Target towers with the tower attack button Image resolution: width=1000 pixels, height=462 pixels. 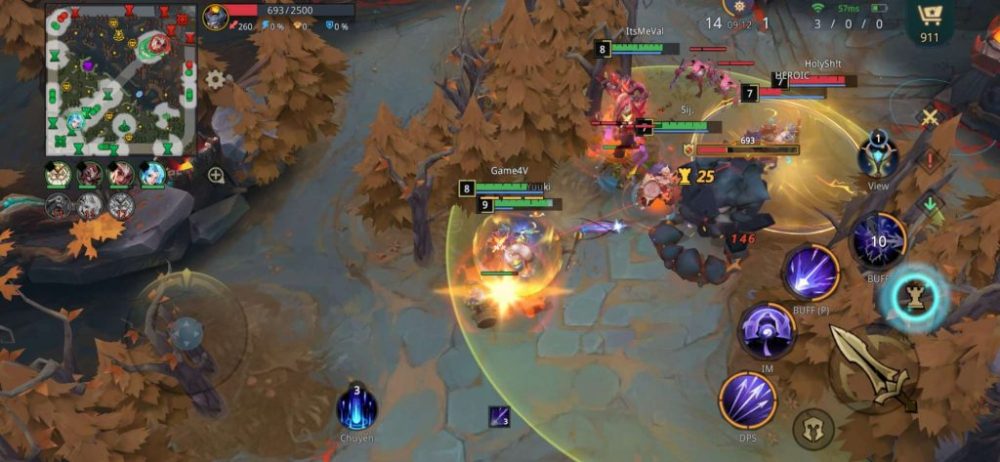(x=913, y=297)
